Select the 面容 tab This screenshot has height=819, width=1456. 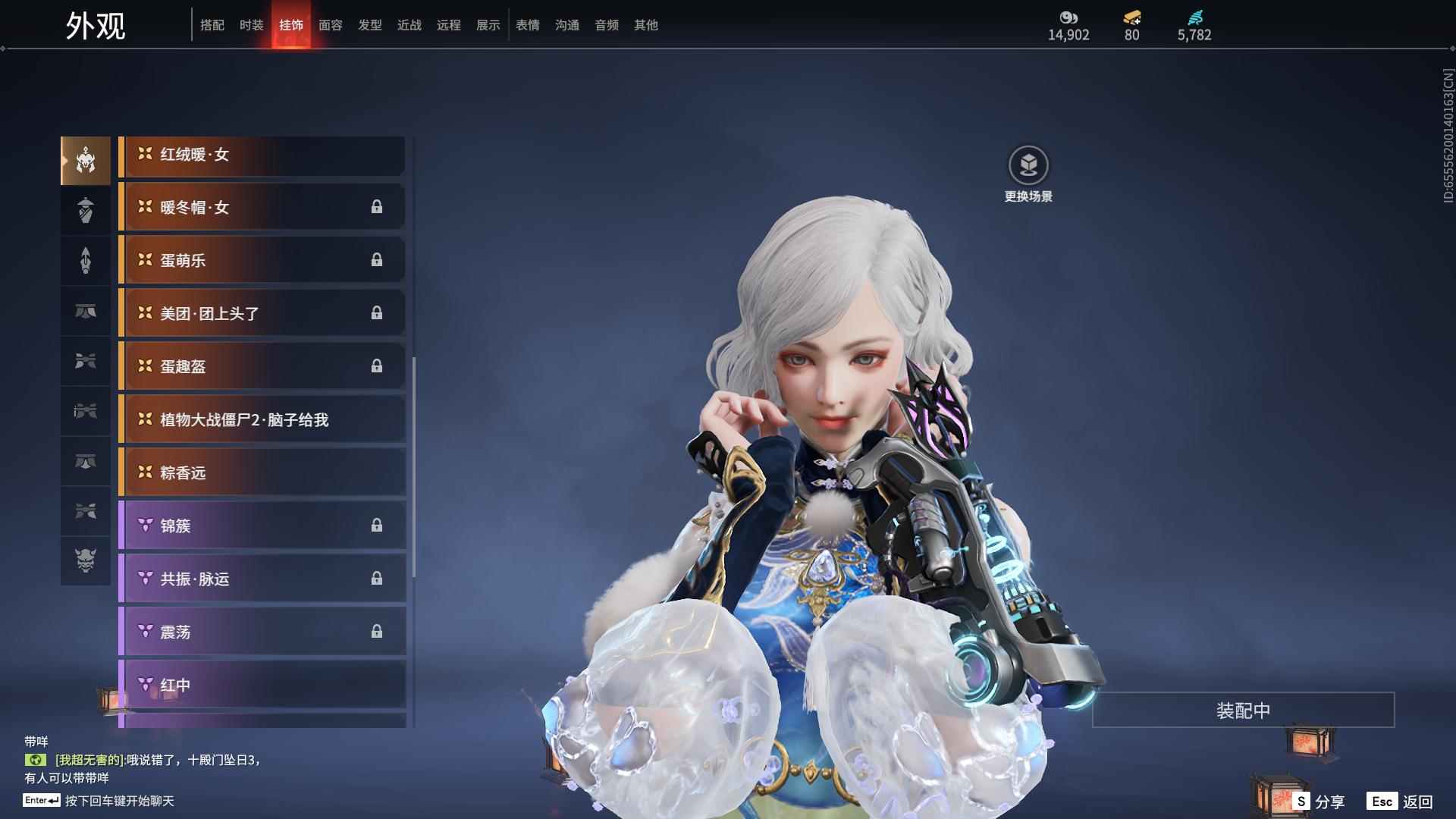[x=331, y=25]
